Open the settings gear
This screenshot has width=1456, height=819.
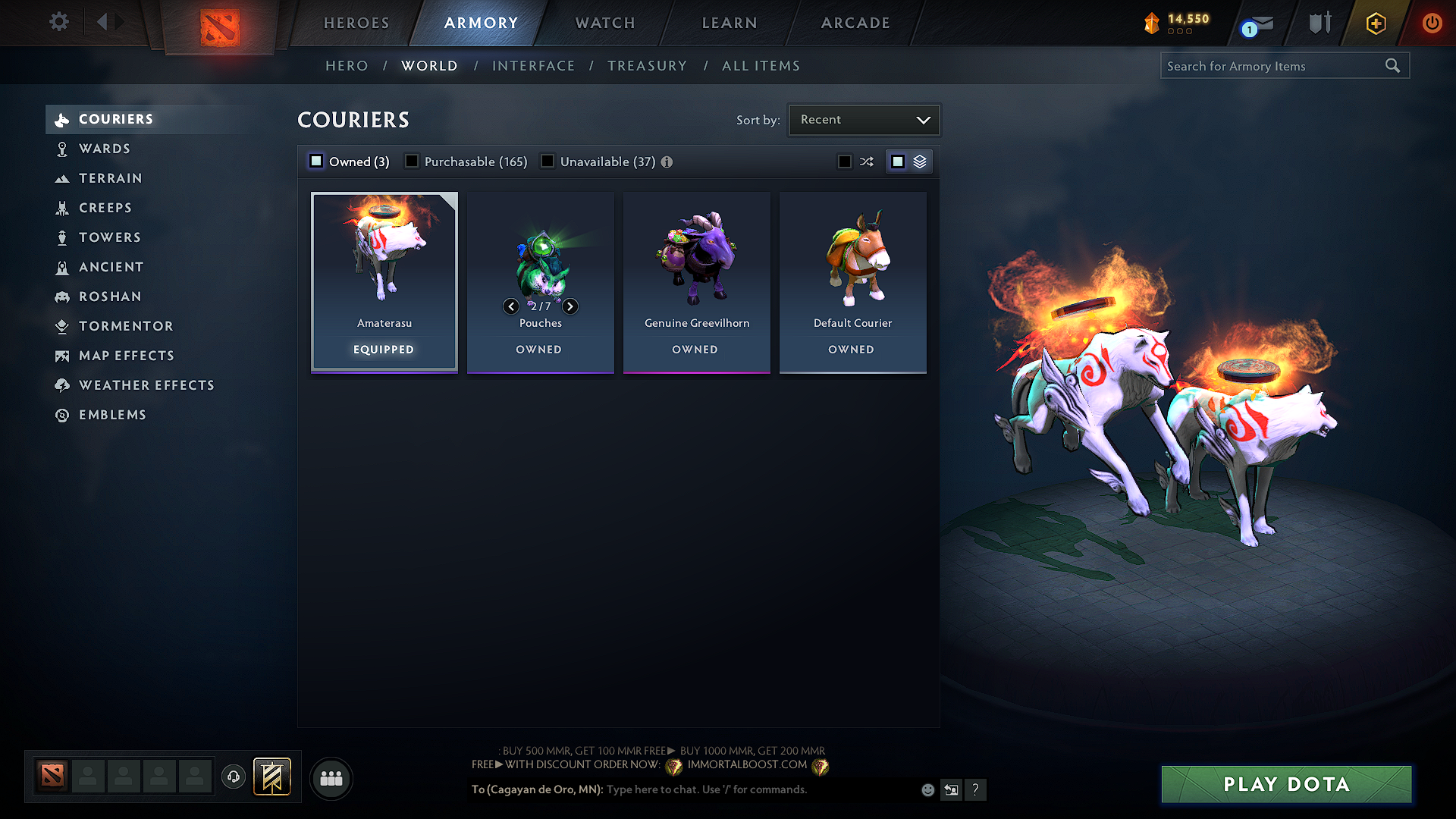pos(58,22)
